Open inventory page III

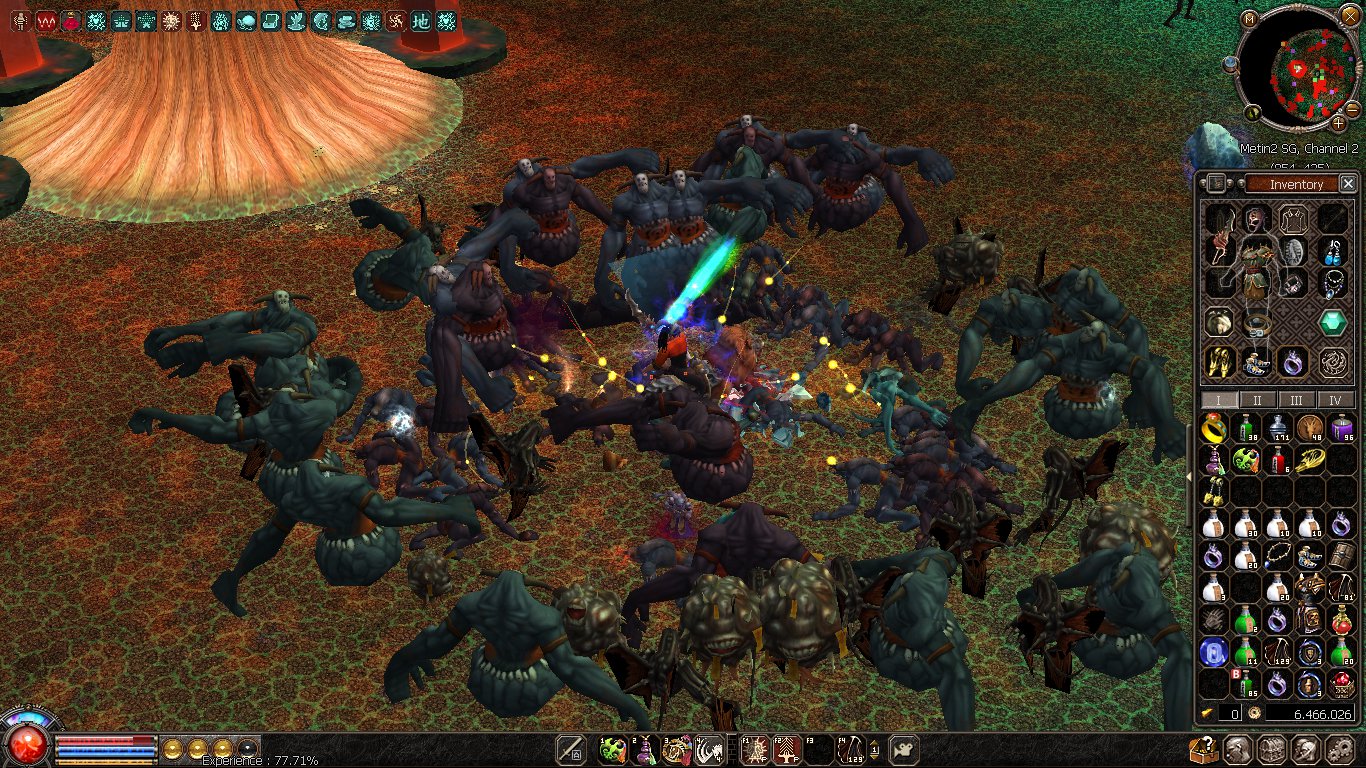coord(1296,400)
